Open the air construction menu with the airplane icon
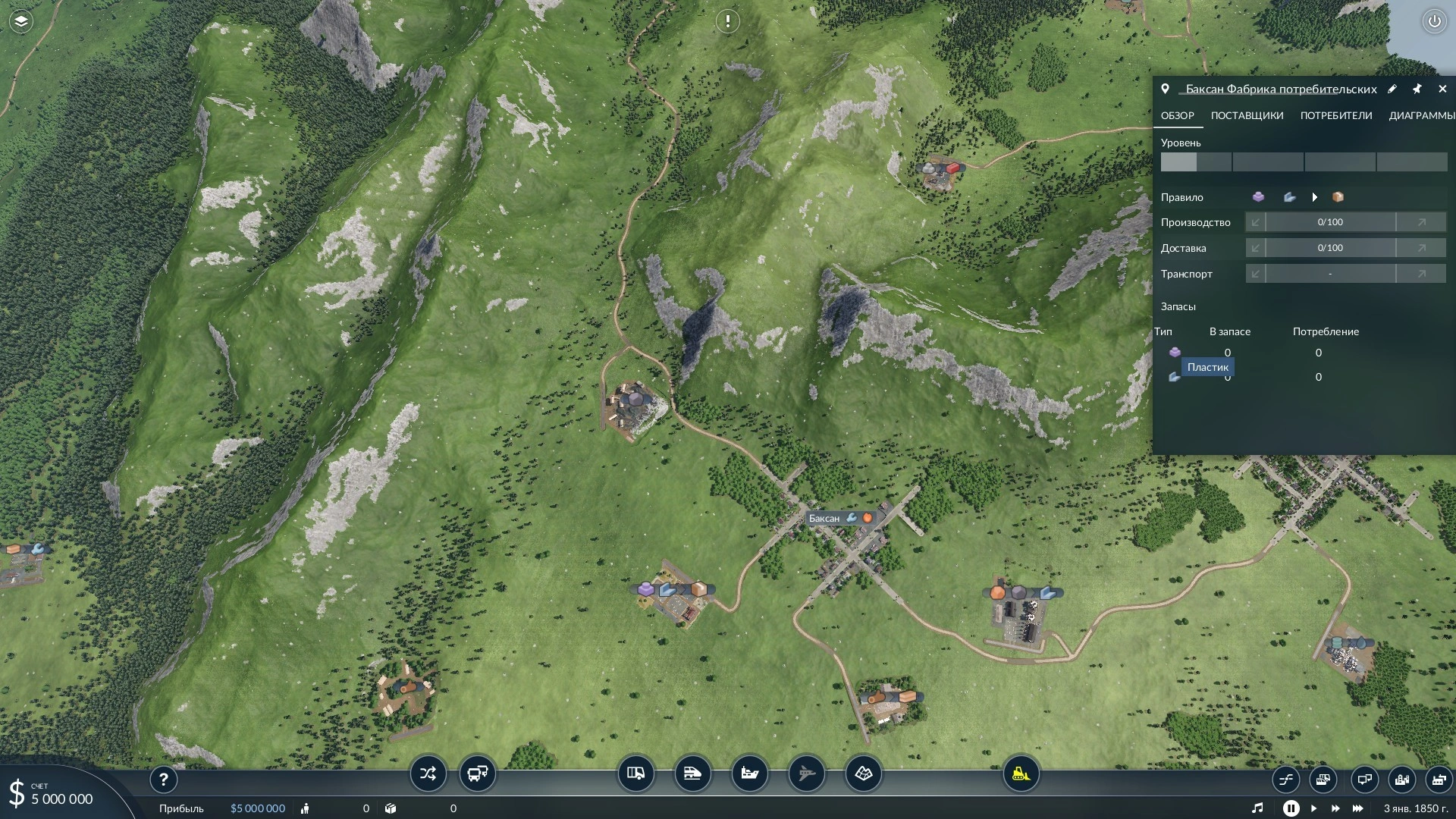 pyautogui.click(x=806, y=774)
